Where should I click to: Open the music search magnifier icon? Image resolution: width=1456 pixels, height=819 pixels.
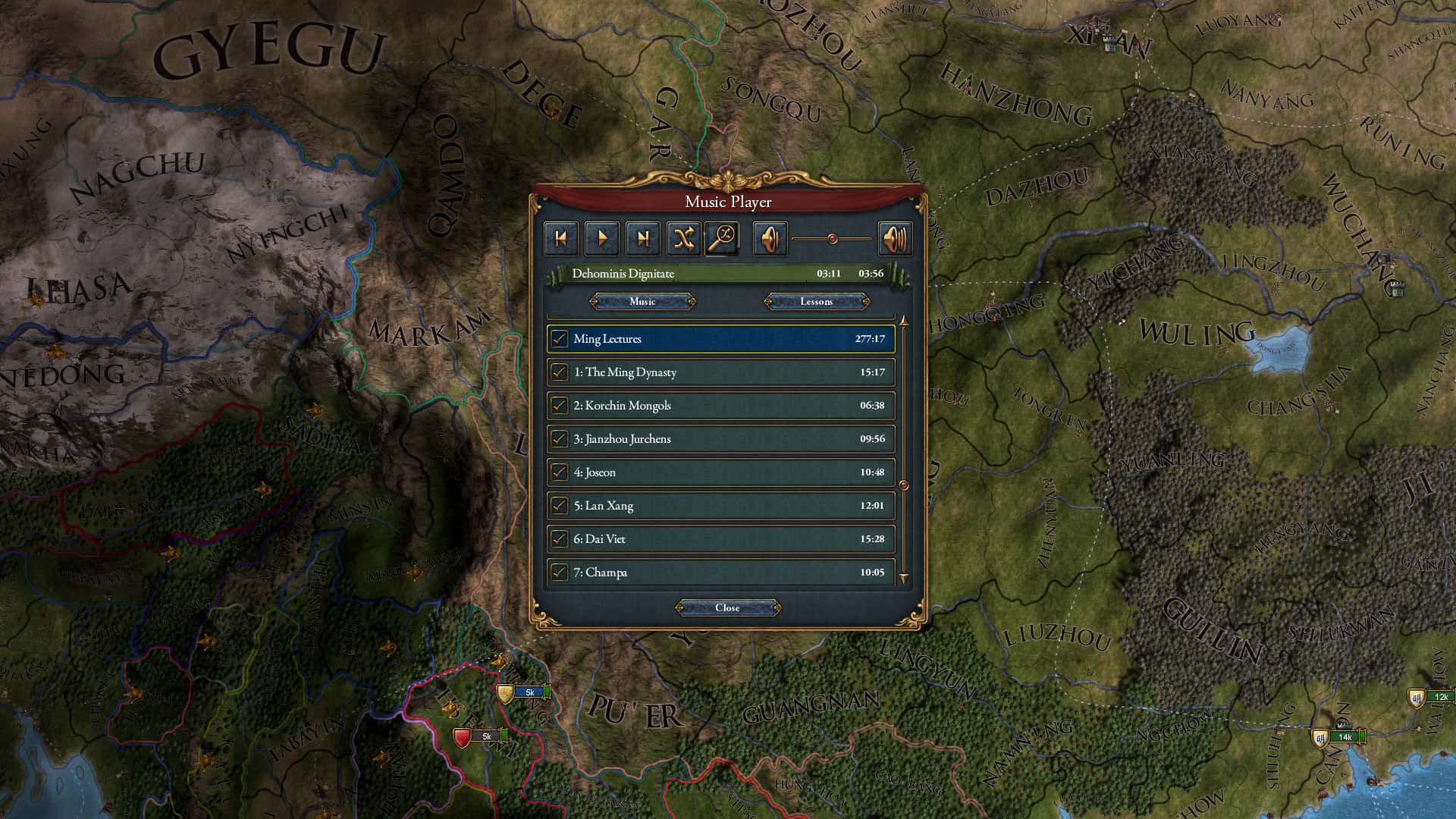coord(721,237)
